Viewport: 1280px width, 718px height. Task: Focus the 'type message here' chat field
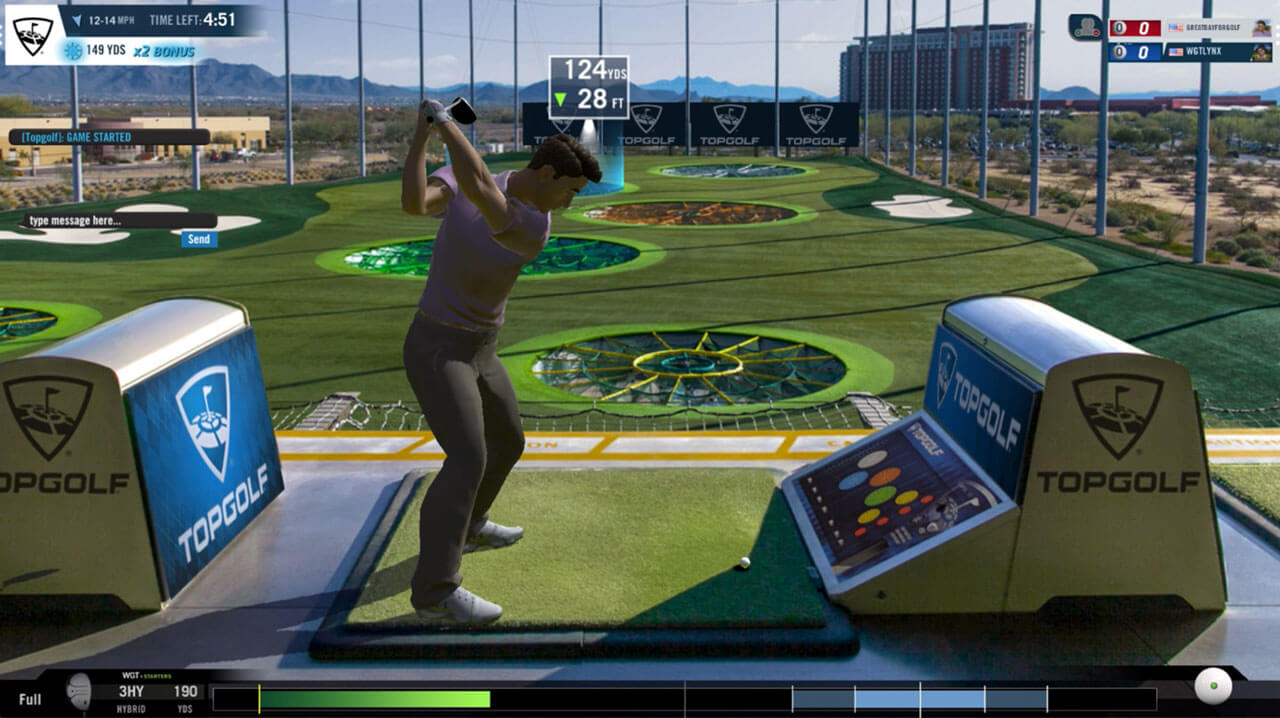click(118, 220)
